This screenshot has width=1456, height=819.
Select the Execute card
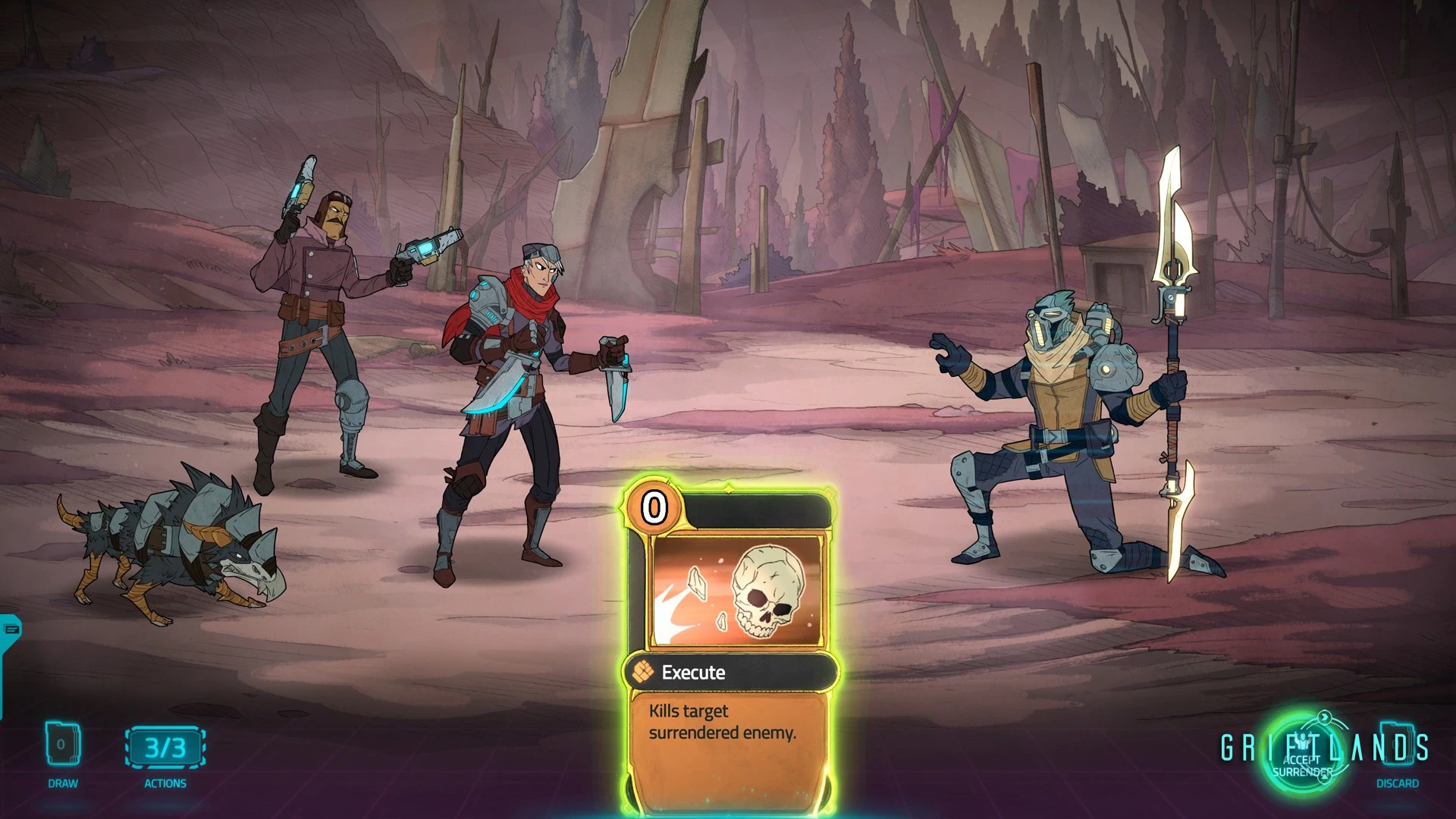(x=730, y=645)
